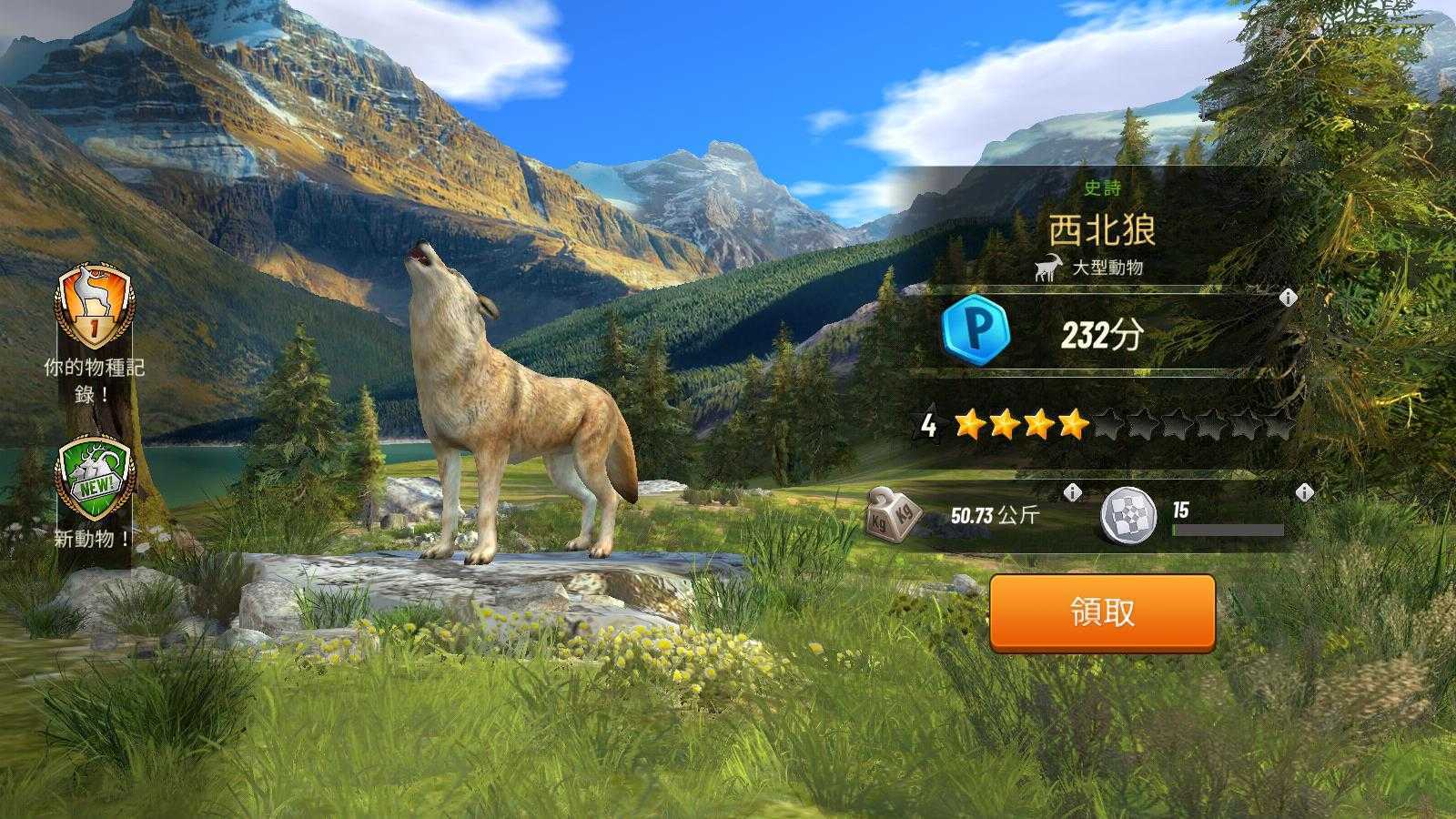Open the species record badge 你的物種記錄
The width and height of the screenshot is (1456, 819).
tap(95, 308)
